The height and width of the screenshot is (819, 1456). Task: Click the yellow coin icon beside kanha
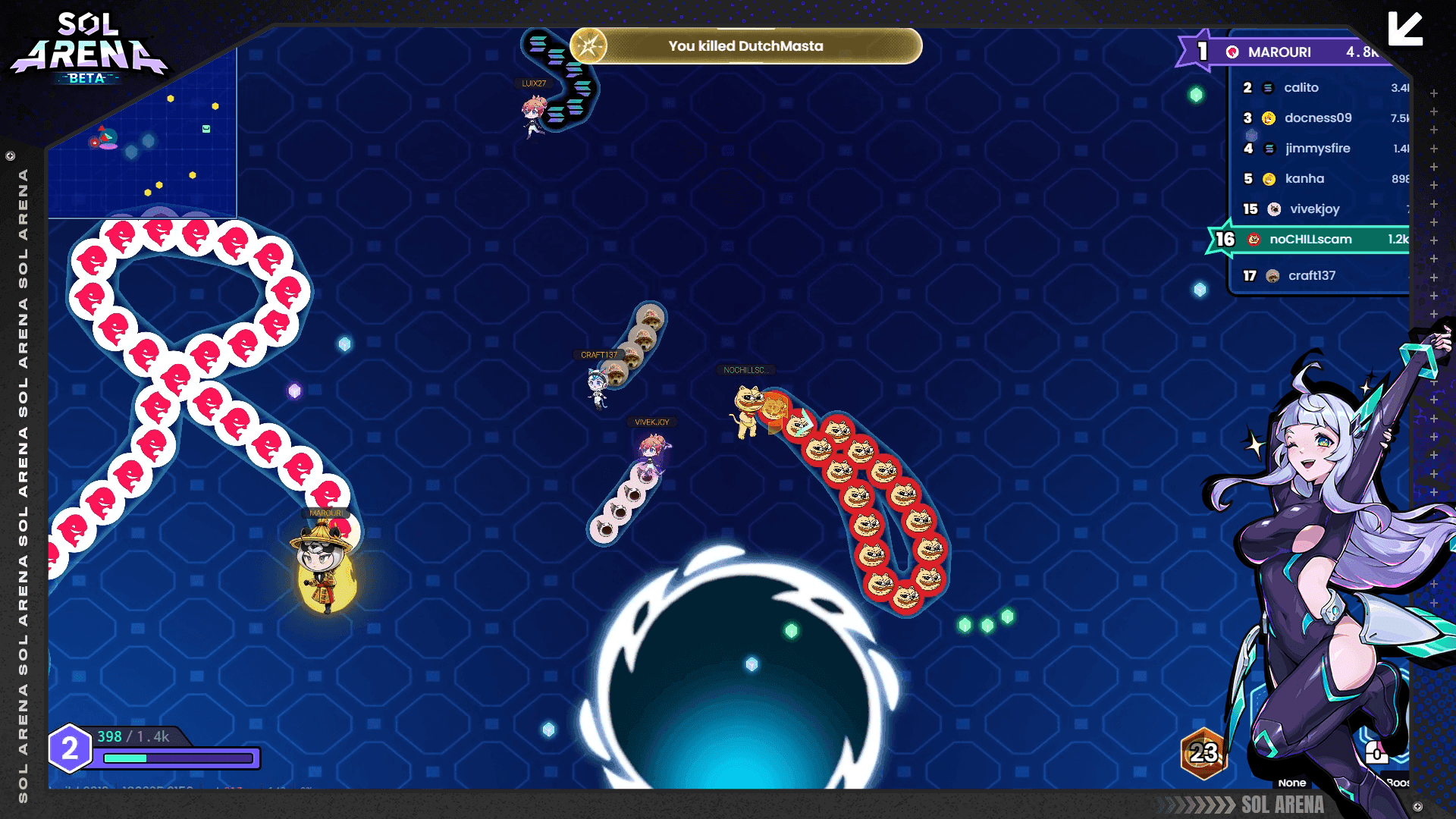pos(1268,178)
